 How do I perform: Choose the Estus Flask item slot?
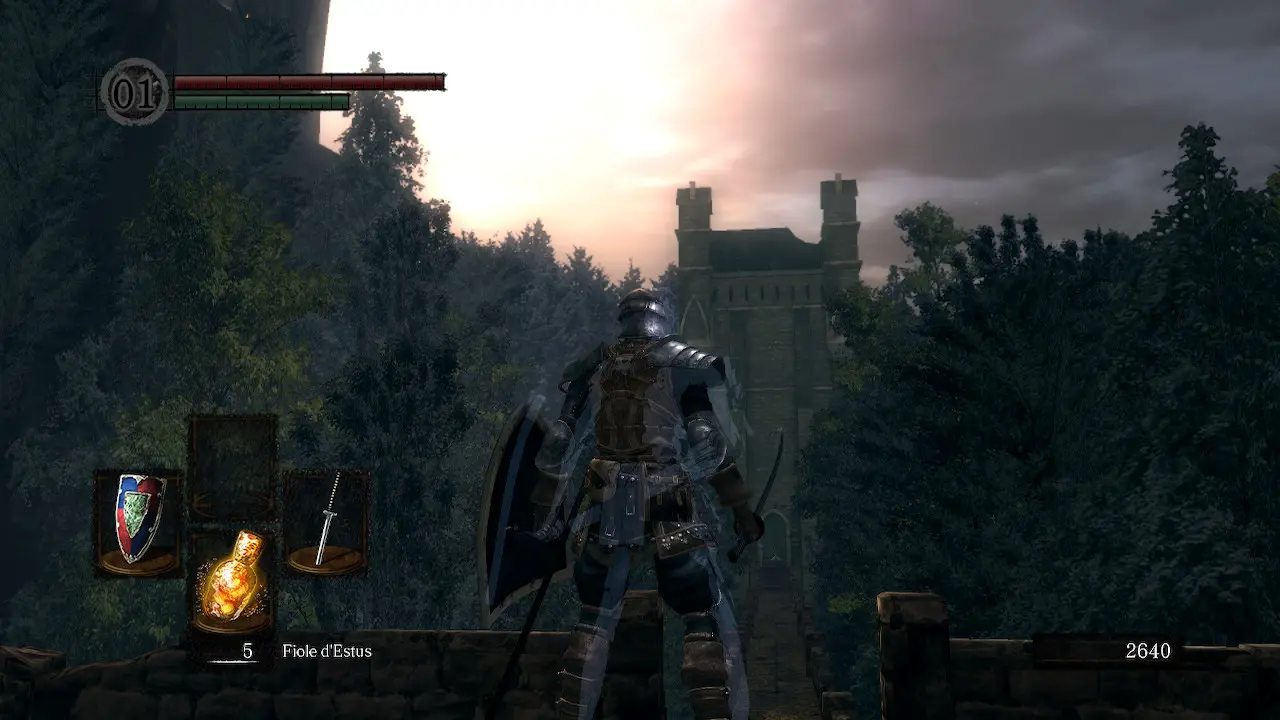click(x=232, y=580)
